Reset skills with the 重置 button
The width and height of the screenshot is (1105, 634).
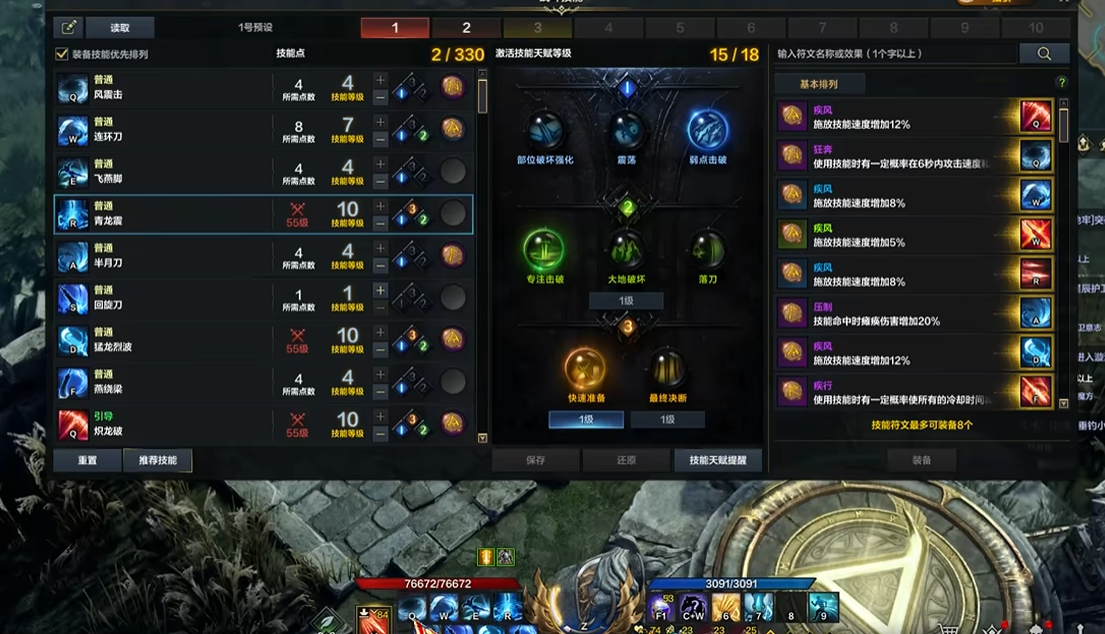point(87,460)
